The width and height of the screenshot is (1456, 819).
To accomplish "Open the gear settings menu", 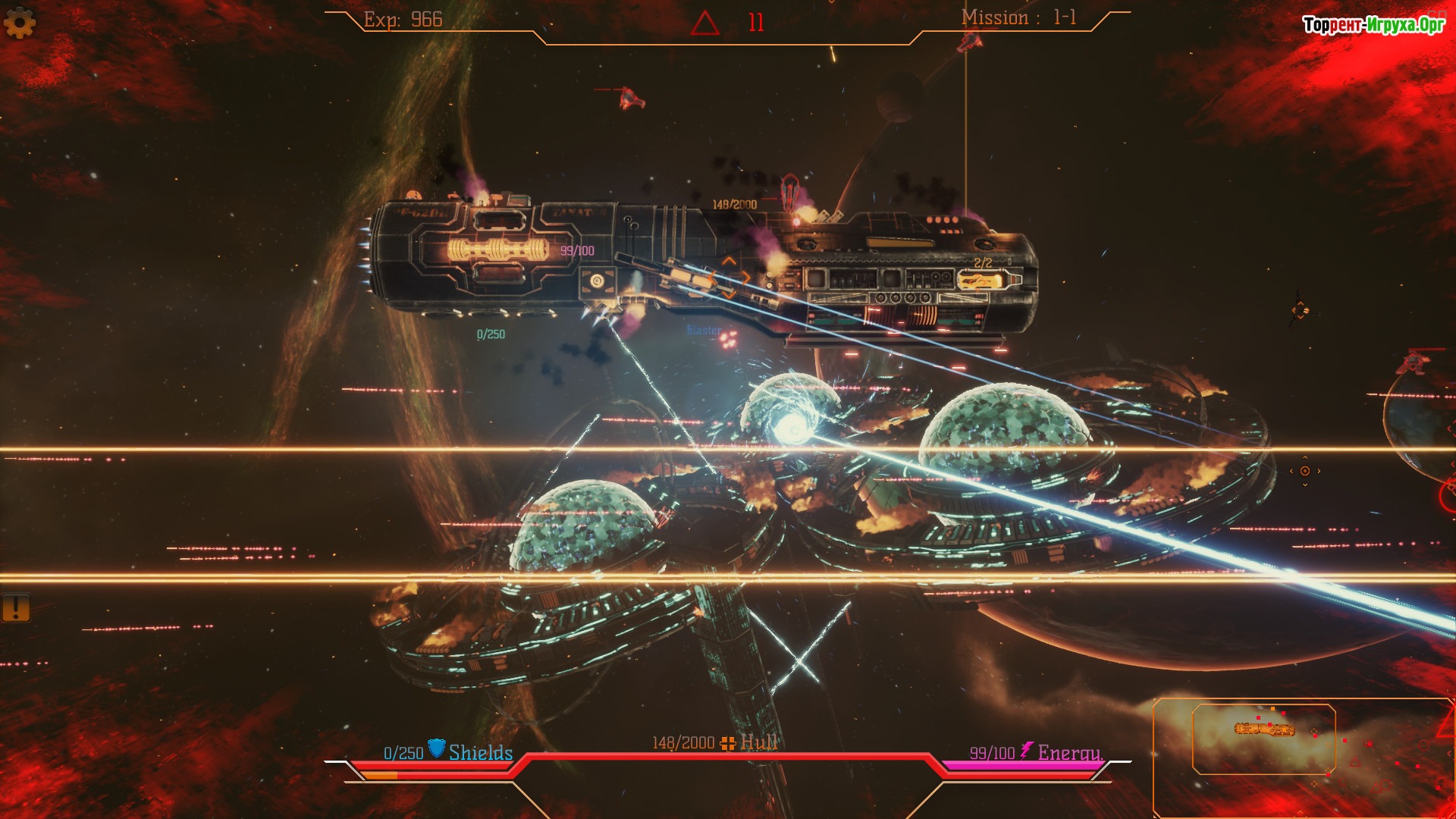I will point(20,24).
